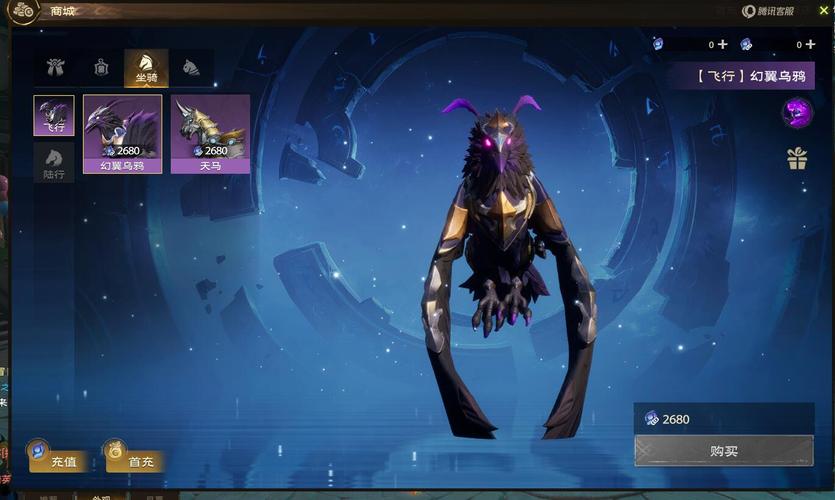
Task: Select the 天马 mount card
Action: point(210,134)
